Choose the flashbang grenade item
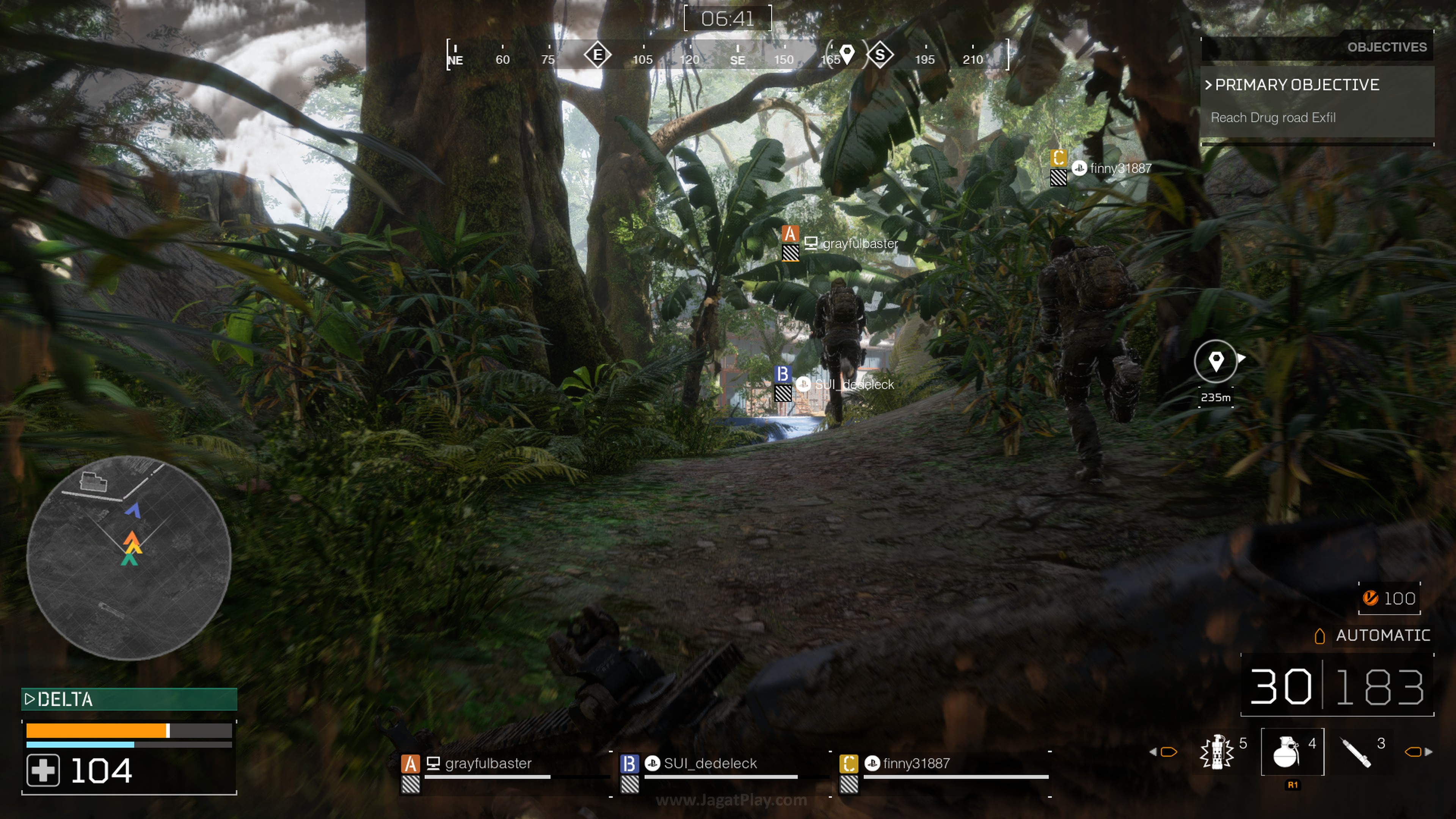This screenshot has width=1456, height=819. point(1217,752)
